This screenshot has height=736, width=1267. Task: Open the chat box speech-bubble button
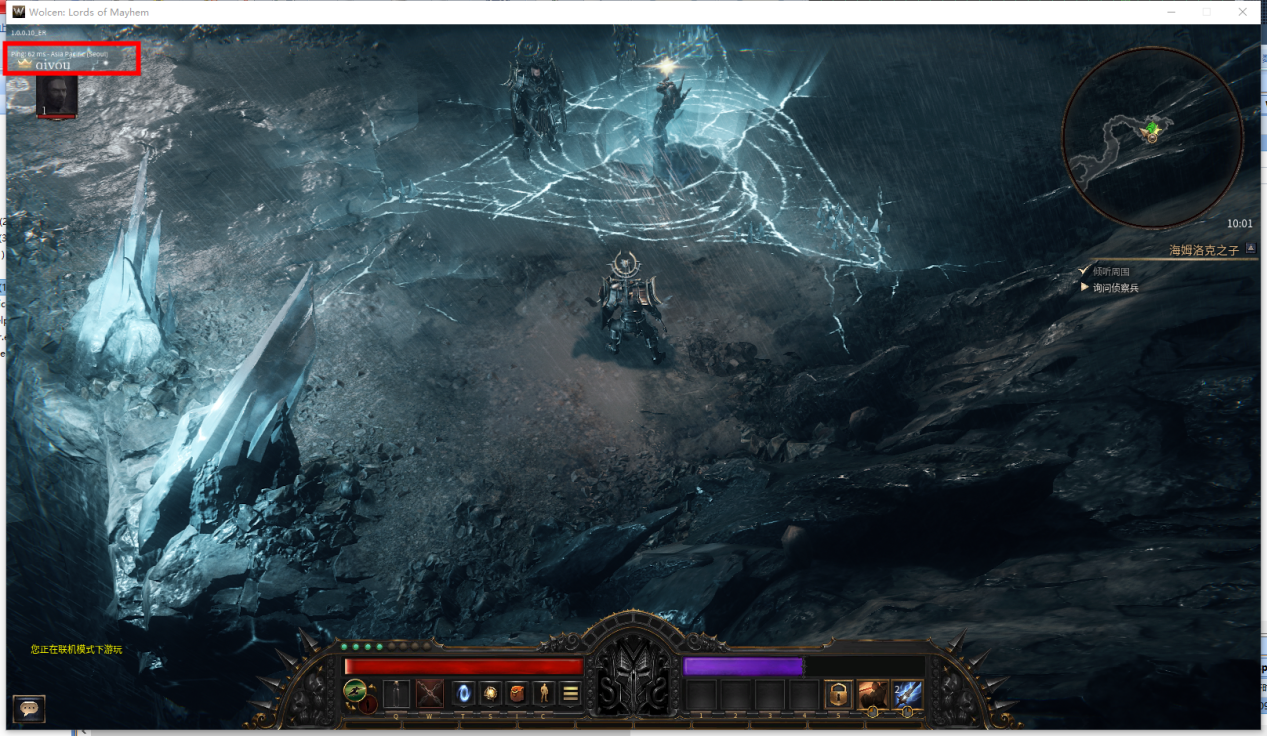(29, 708)
